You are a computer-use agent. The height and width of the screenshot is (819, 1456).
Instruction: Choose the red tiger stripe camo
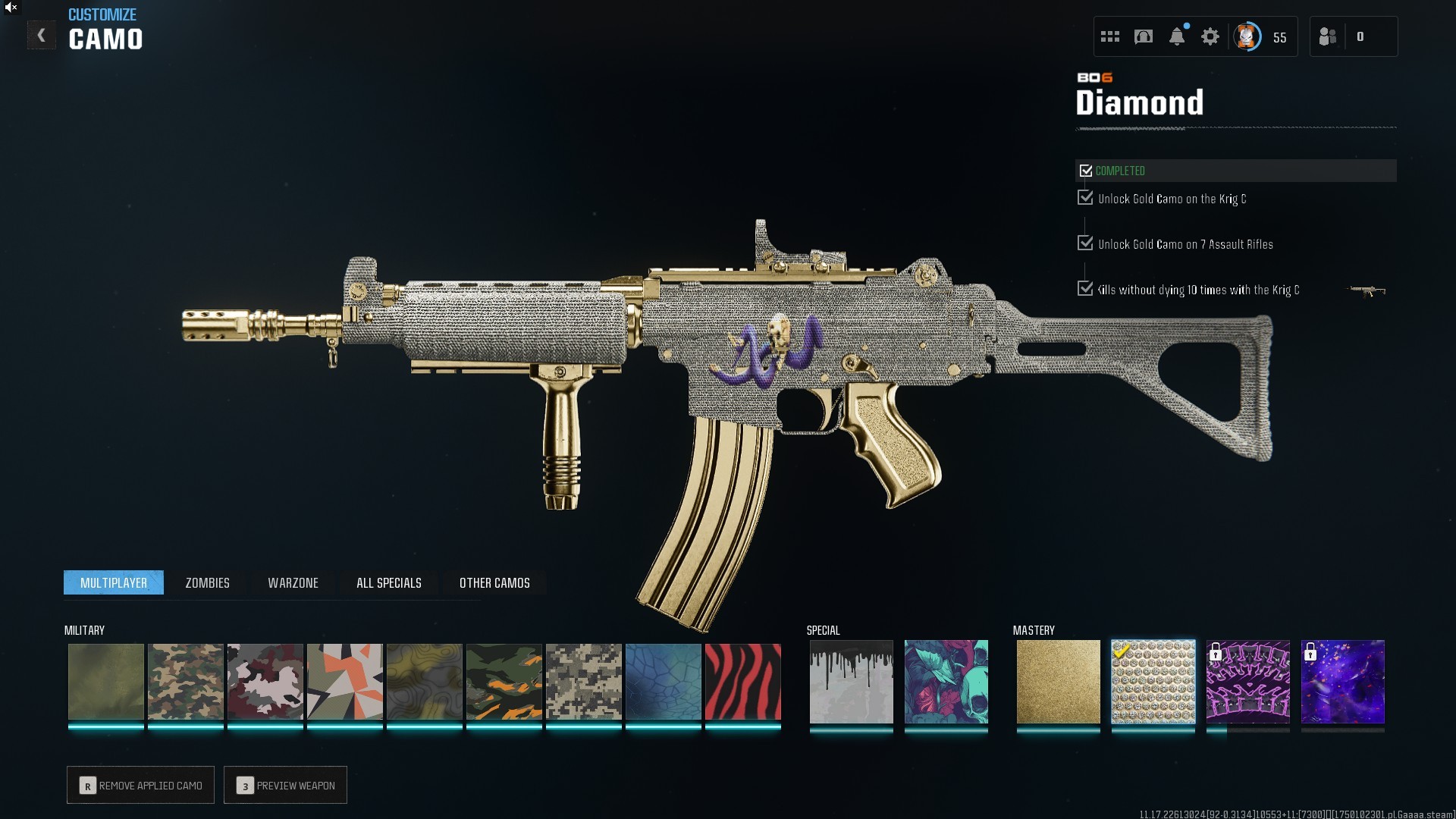[742, 681]
